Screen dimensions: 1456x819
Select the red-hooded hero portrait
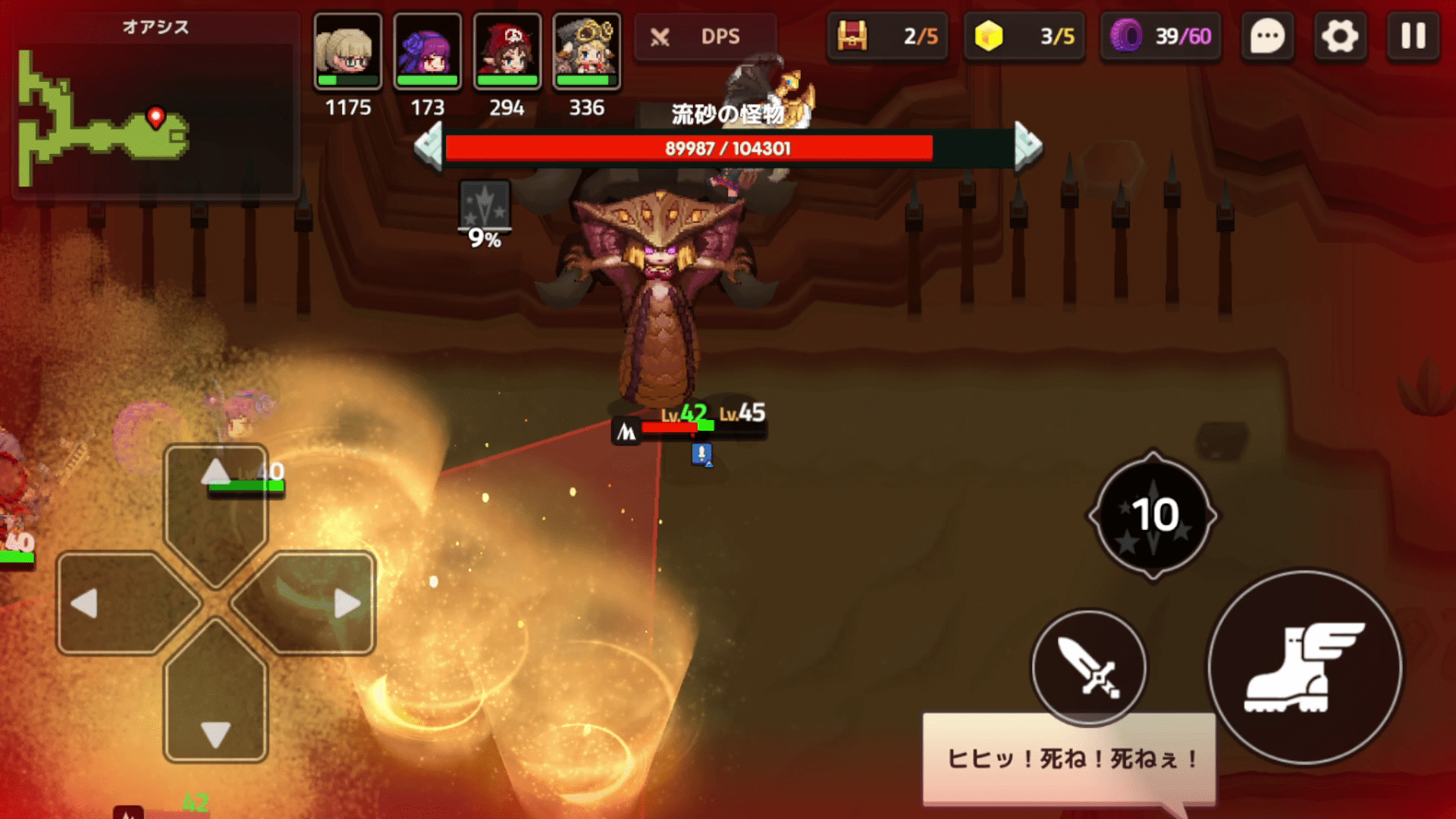(x=507, y=51)
